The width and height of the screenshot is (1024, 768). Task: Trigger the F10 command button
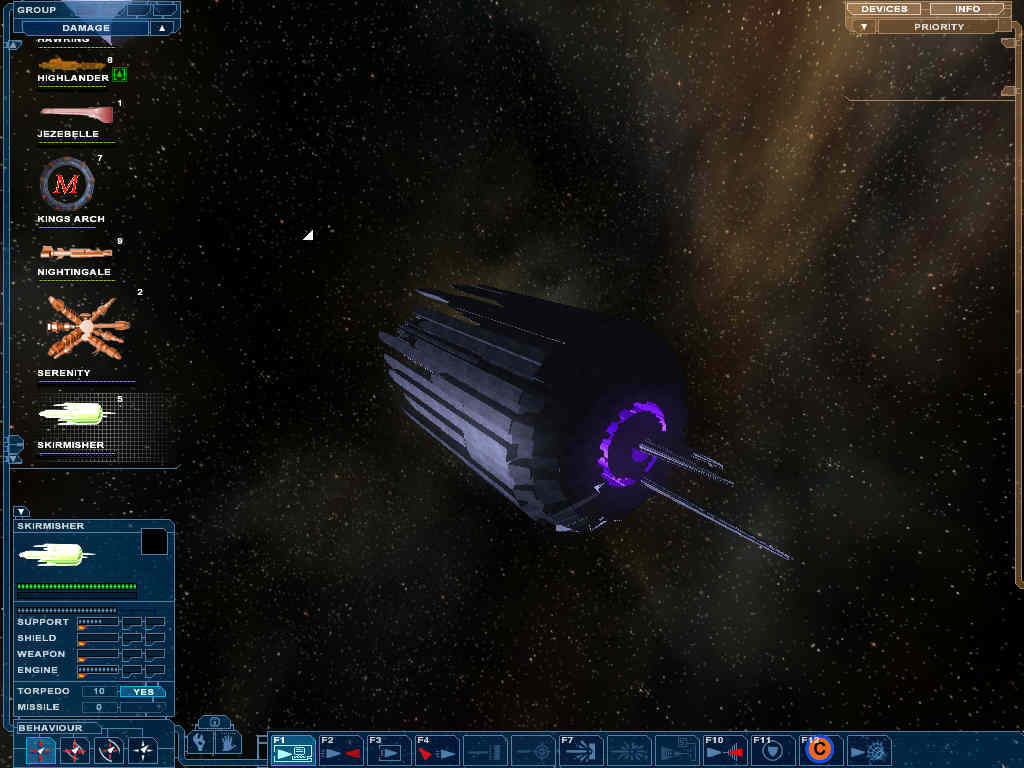point(725,749)
